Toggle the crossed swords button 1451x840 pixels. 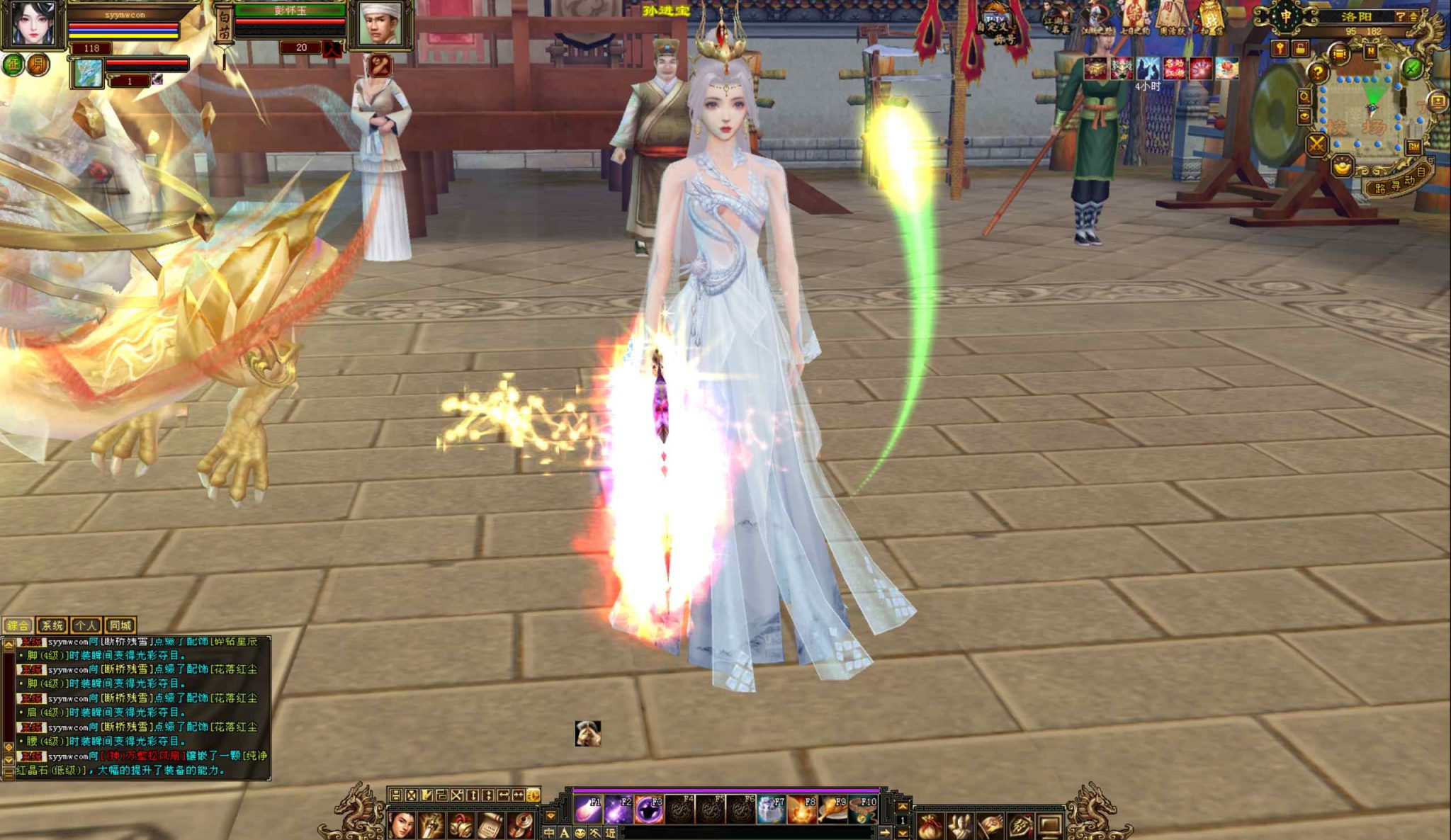[1316, 145]
